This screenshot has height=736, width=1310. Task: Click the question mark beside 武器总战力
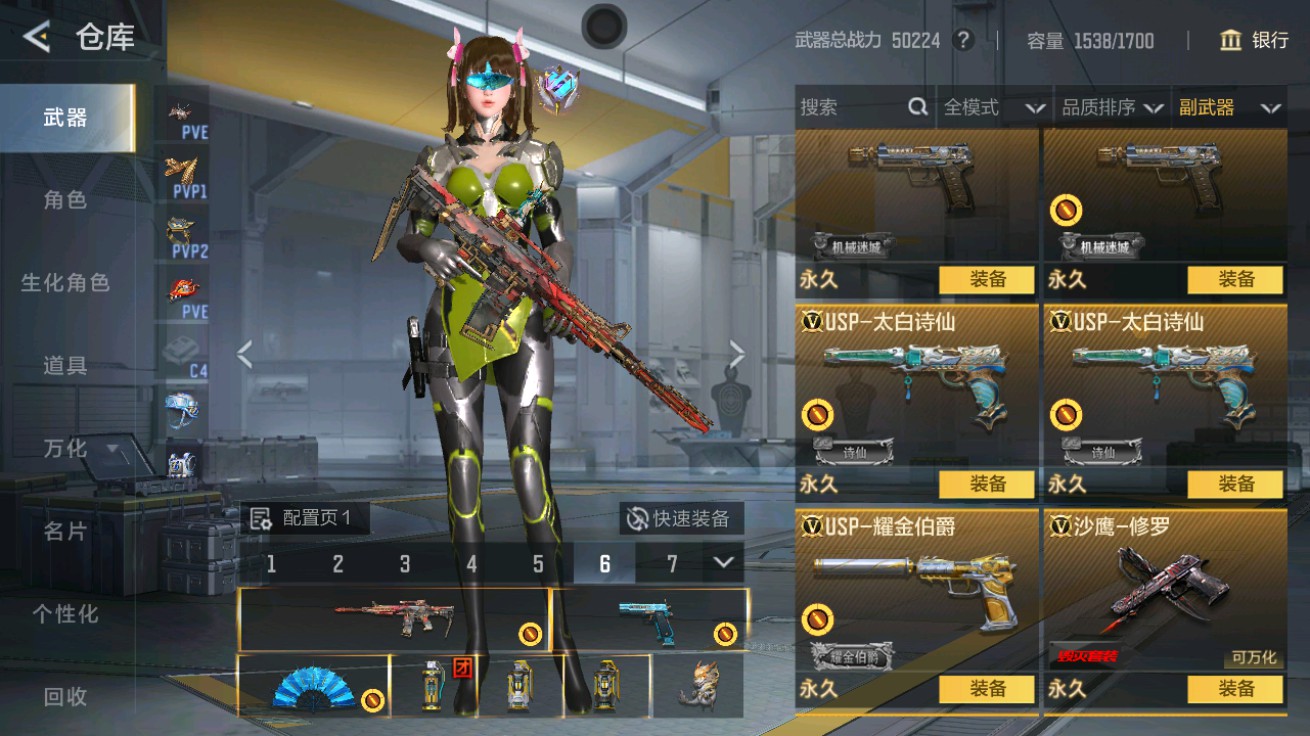(x=963, y=40)
